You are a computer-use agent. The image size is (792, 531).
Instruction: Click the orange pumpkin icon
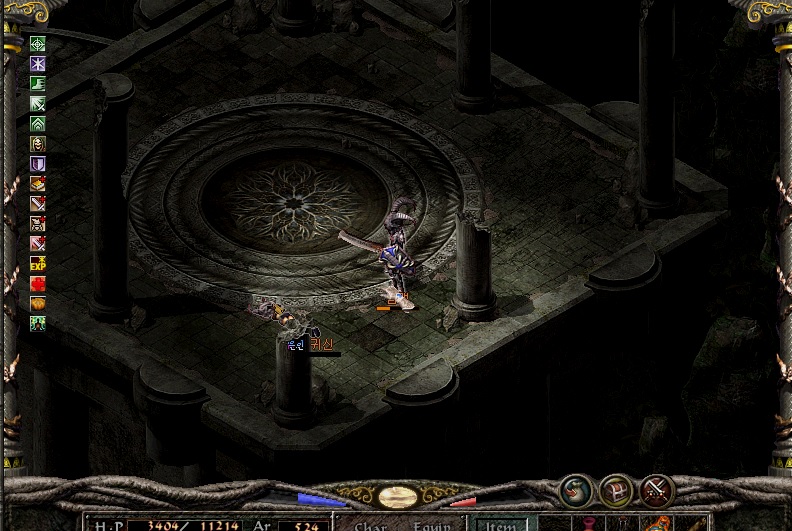pyautogui.click(x=38, y=304)
